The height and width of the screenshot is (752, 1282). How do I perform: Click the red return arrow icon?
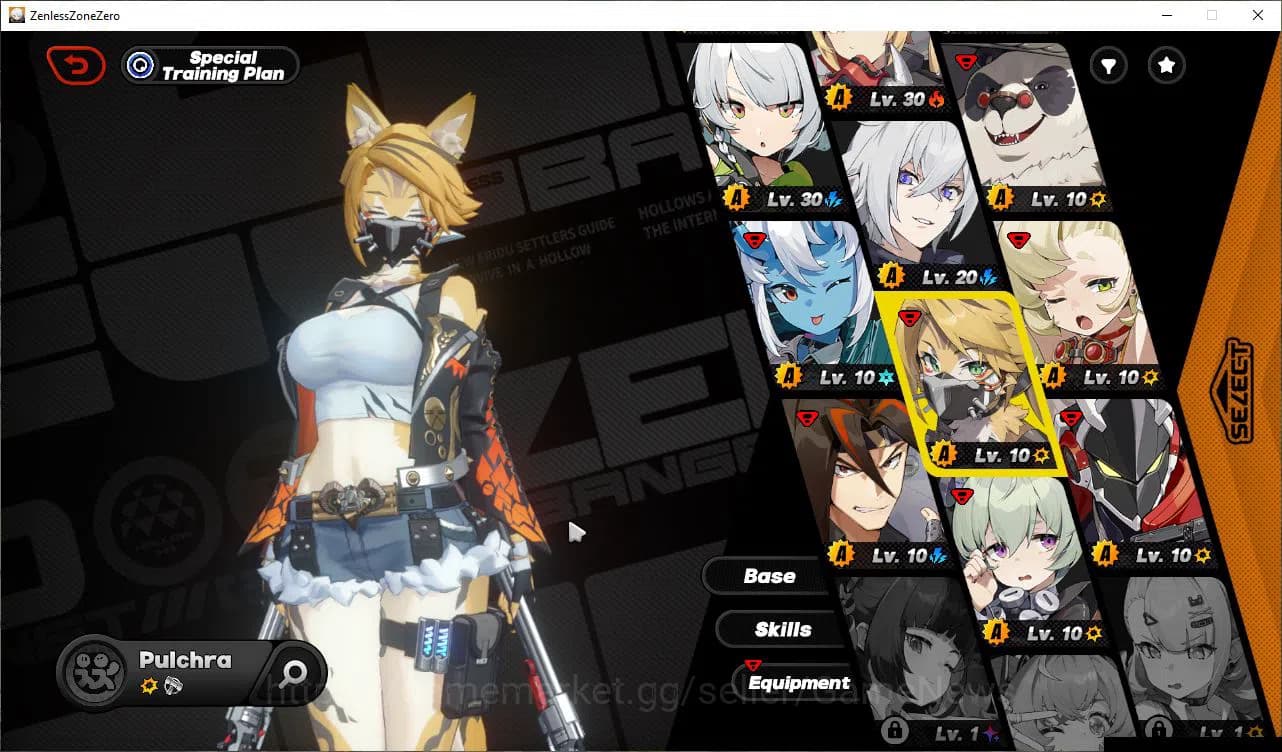[76, 64]
